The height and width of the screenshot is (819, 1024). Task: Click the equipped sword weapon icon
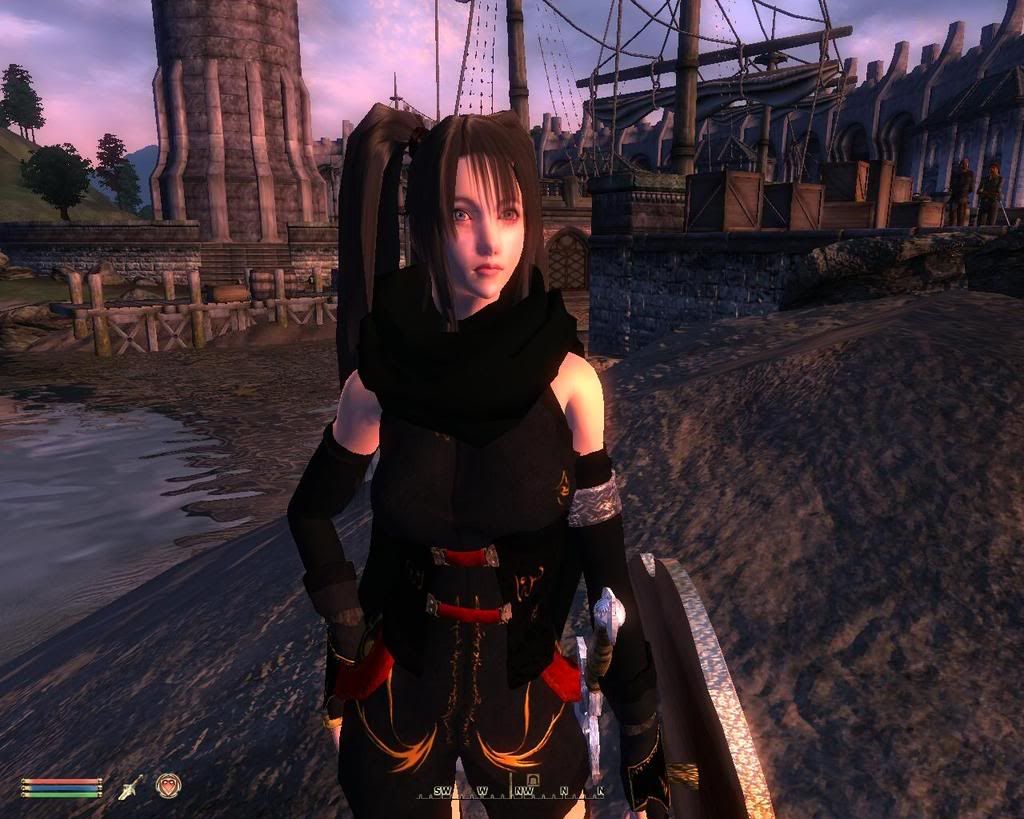[x=130, y=787]
